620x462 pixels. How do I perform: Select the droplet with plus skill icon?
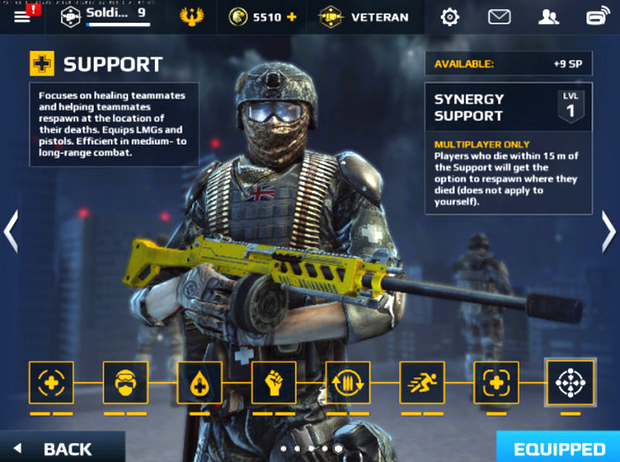(199, 382)
